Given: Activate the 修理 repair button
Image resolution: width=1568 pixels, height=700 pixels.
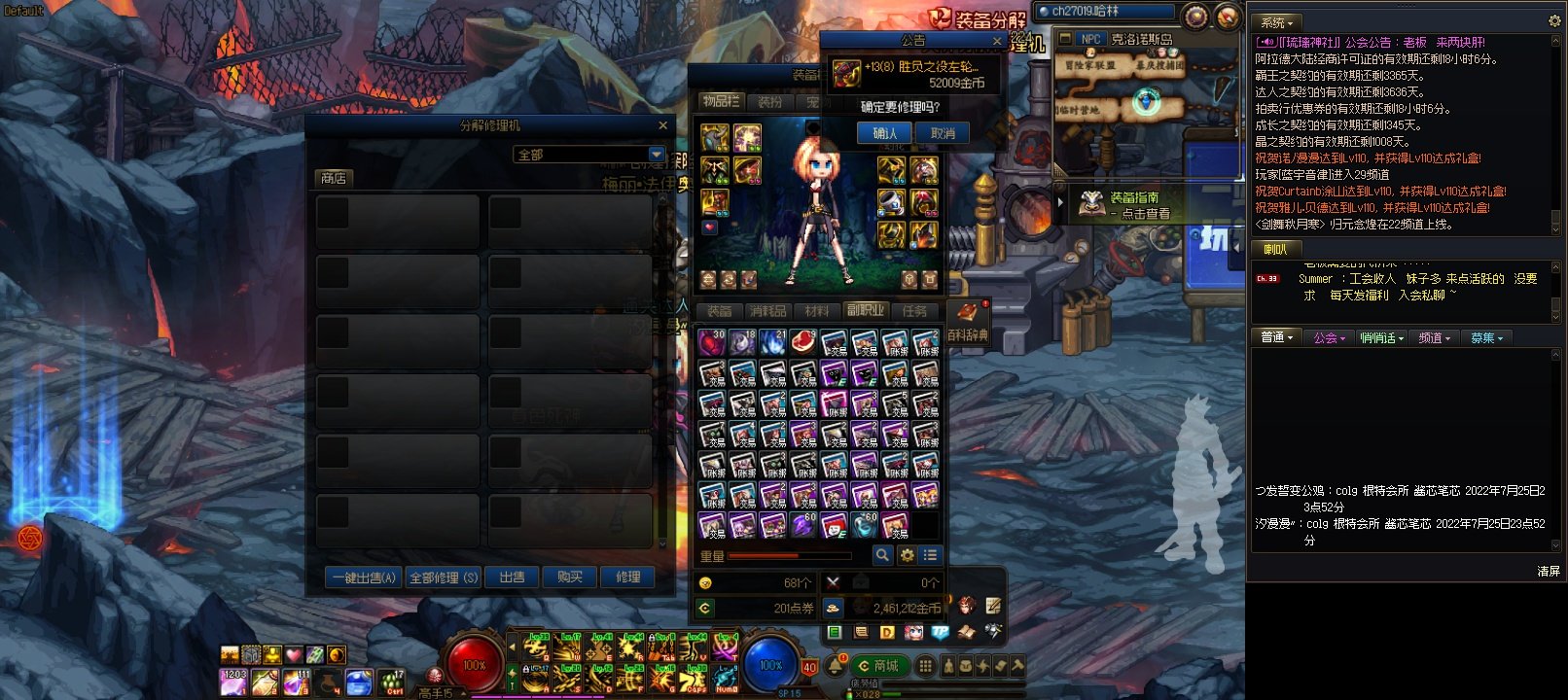Looking at the screenshot, I should (x=627, y=577).
